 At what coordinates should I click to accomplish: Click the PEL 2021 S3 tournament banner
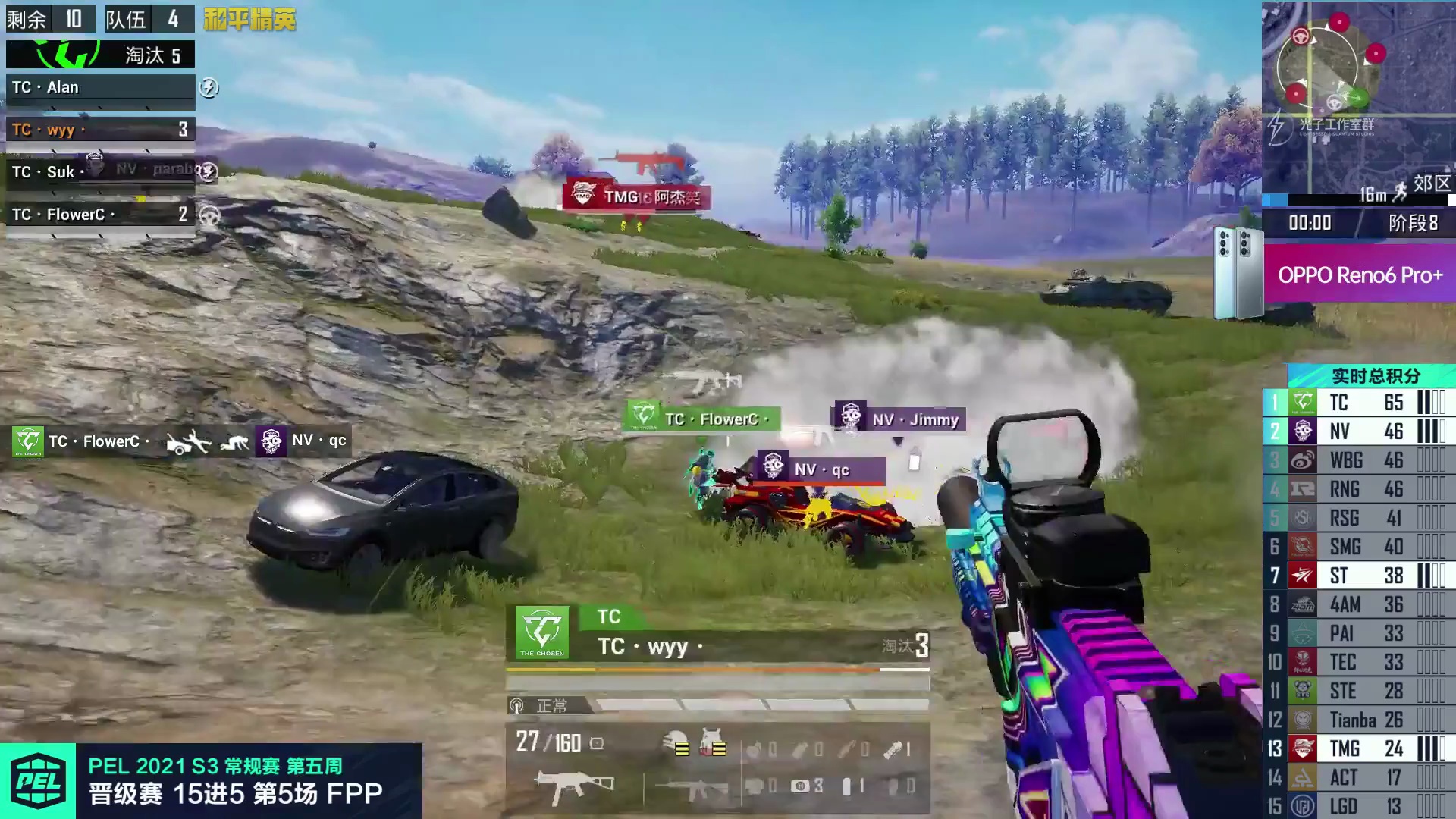[211, 781]
